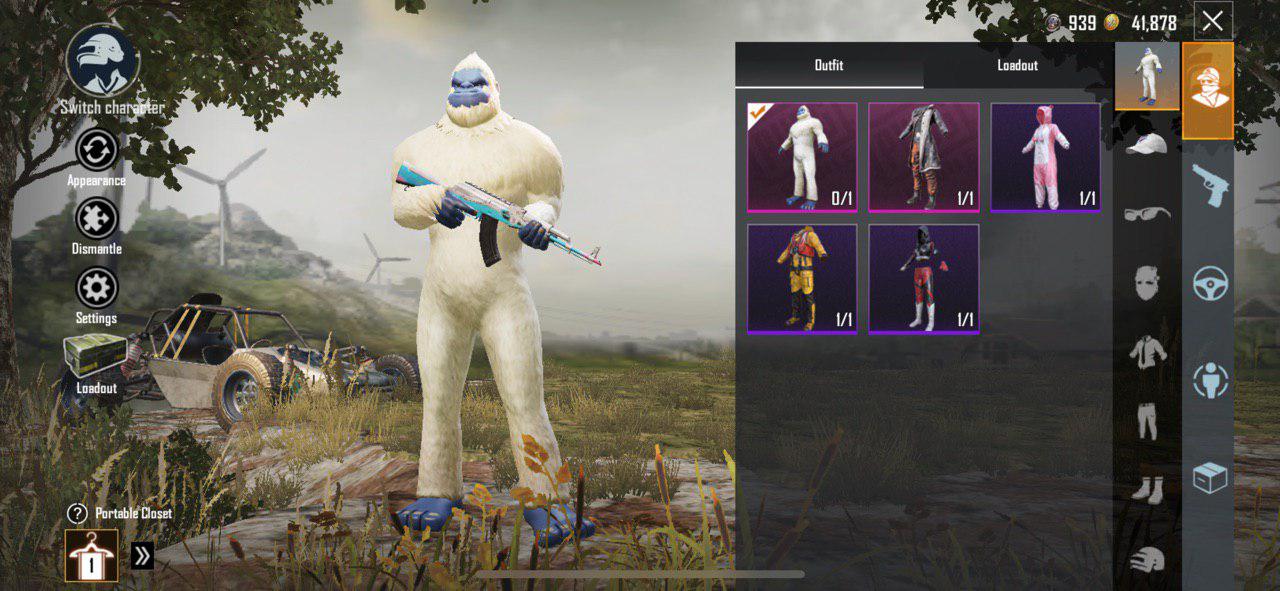Switch to the Loadout tab
The width and height of the screenshot is (1280, 591).
1017,65
